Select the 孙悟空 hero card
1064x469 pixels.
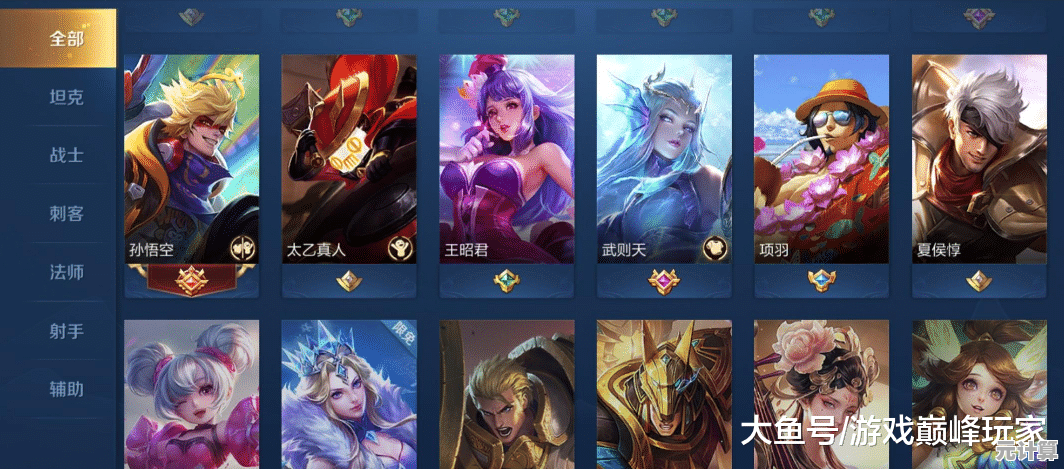(191, 160)
